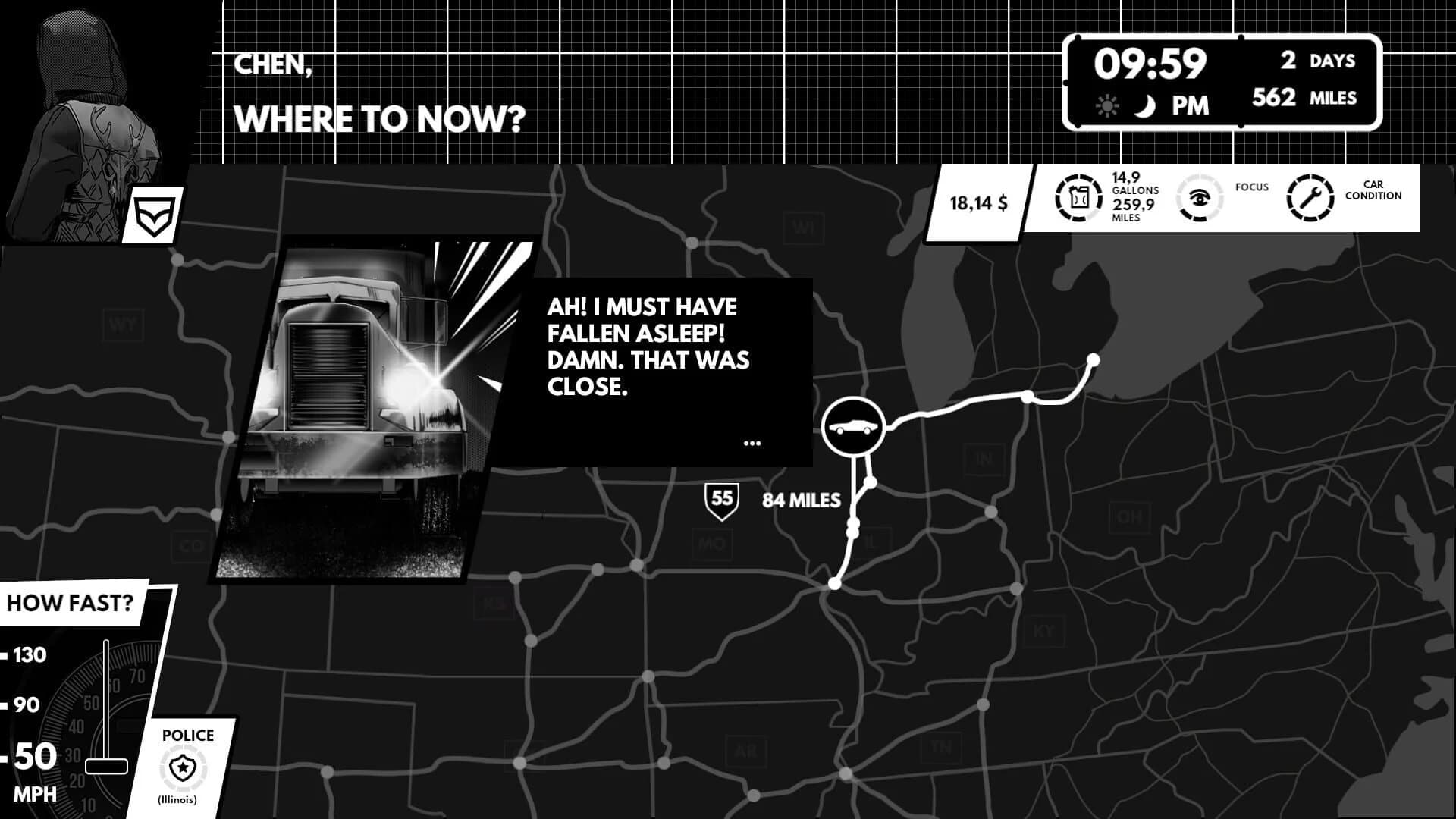This screenshot has height=819, width=1456.
Task: Expand the dialogue box with the ellipsis
Action: pyautogui.click(x=752, y=442)
